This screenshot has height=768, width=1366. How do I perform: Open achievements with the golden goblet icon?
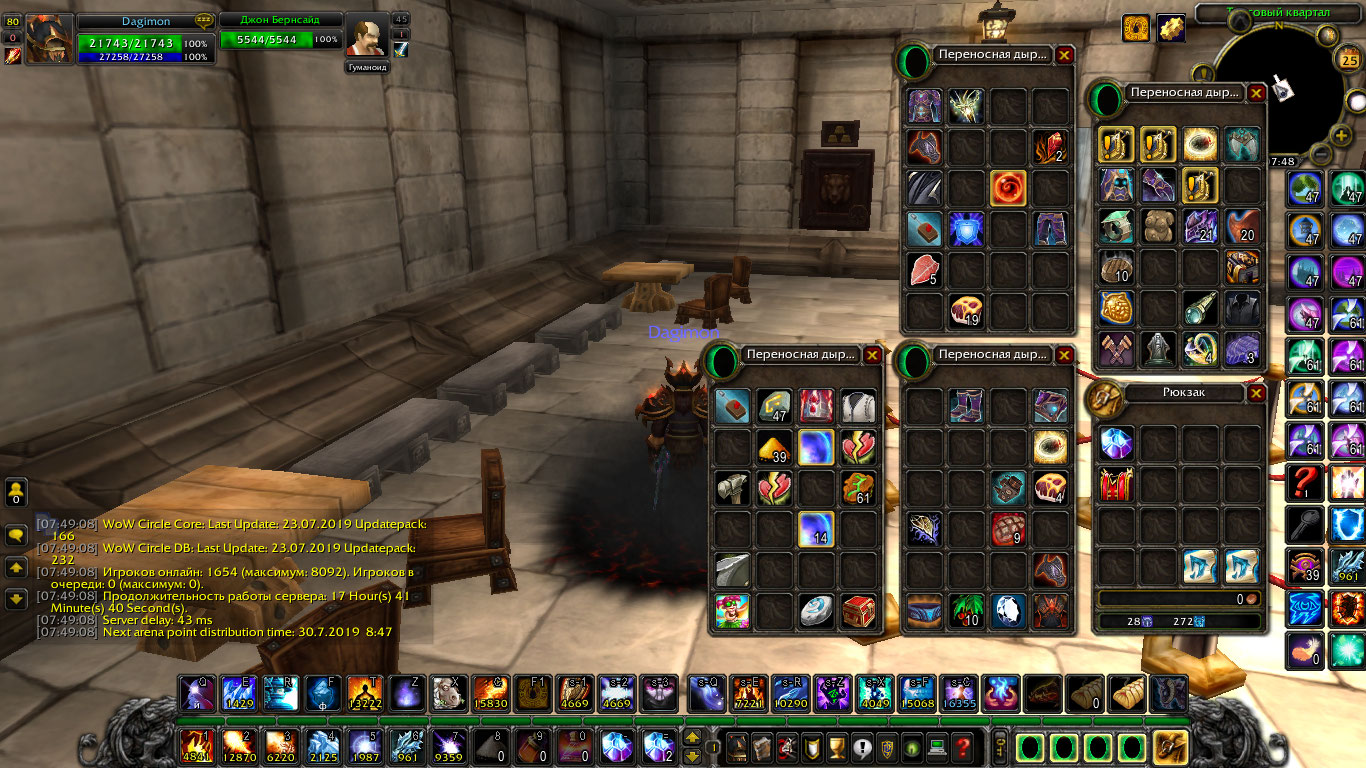click(x=837, y=746)
